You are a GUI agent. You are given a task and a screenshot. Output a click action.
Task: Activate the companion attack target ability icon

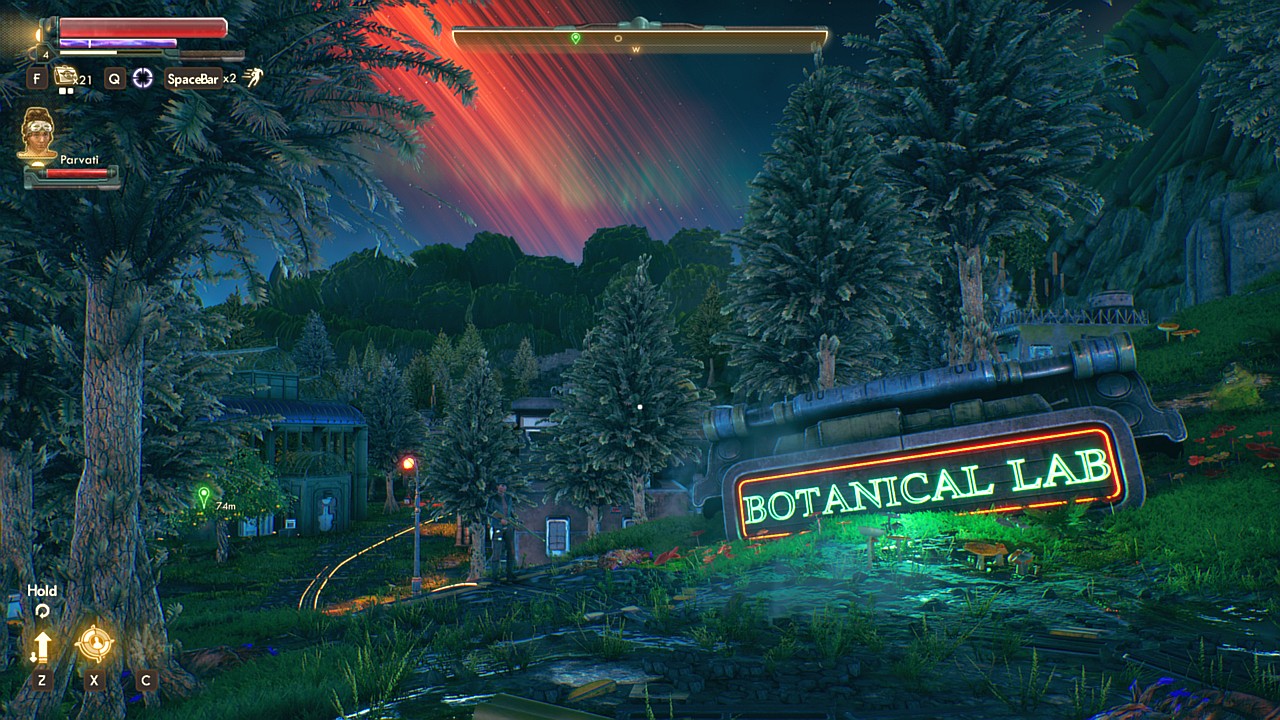click(x=94, y=645)
